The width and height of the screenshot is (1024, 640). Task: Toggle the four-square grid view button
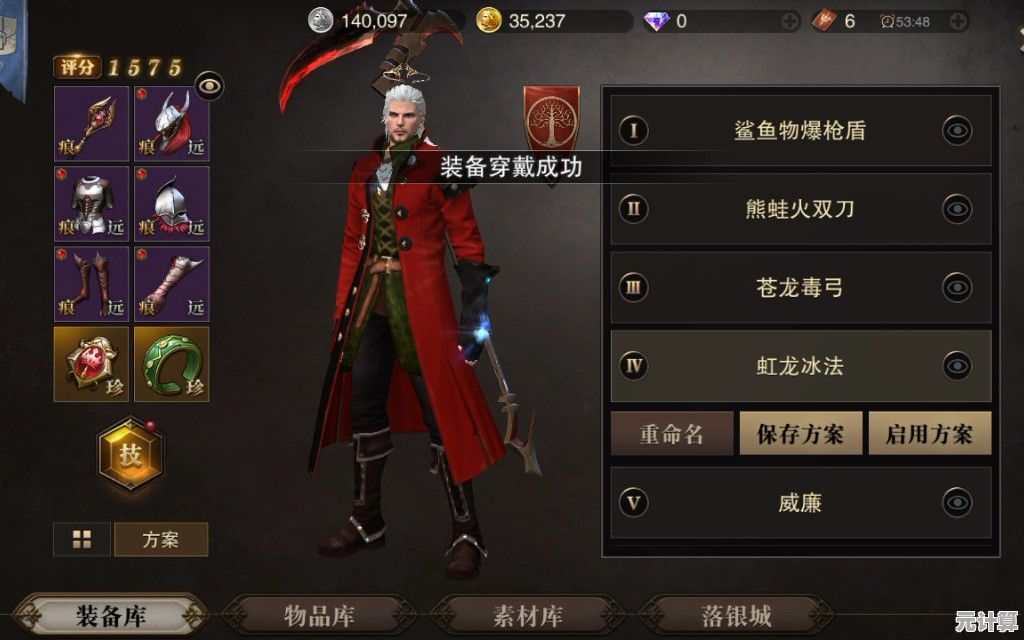pyautogui.click(x=82, y=540)
